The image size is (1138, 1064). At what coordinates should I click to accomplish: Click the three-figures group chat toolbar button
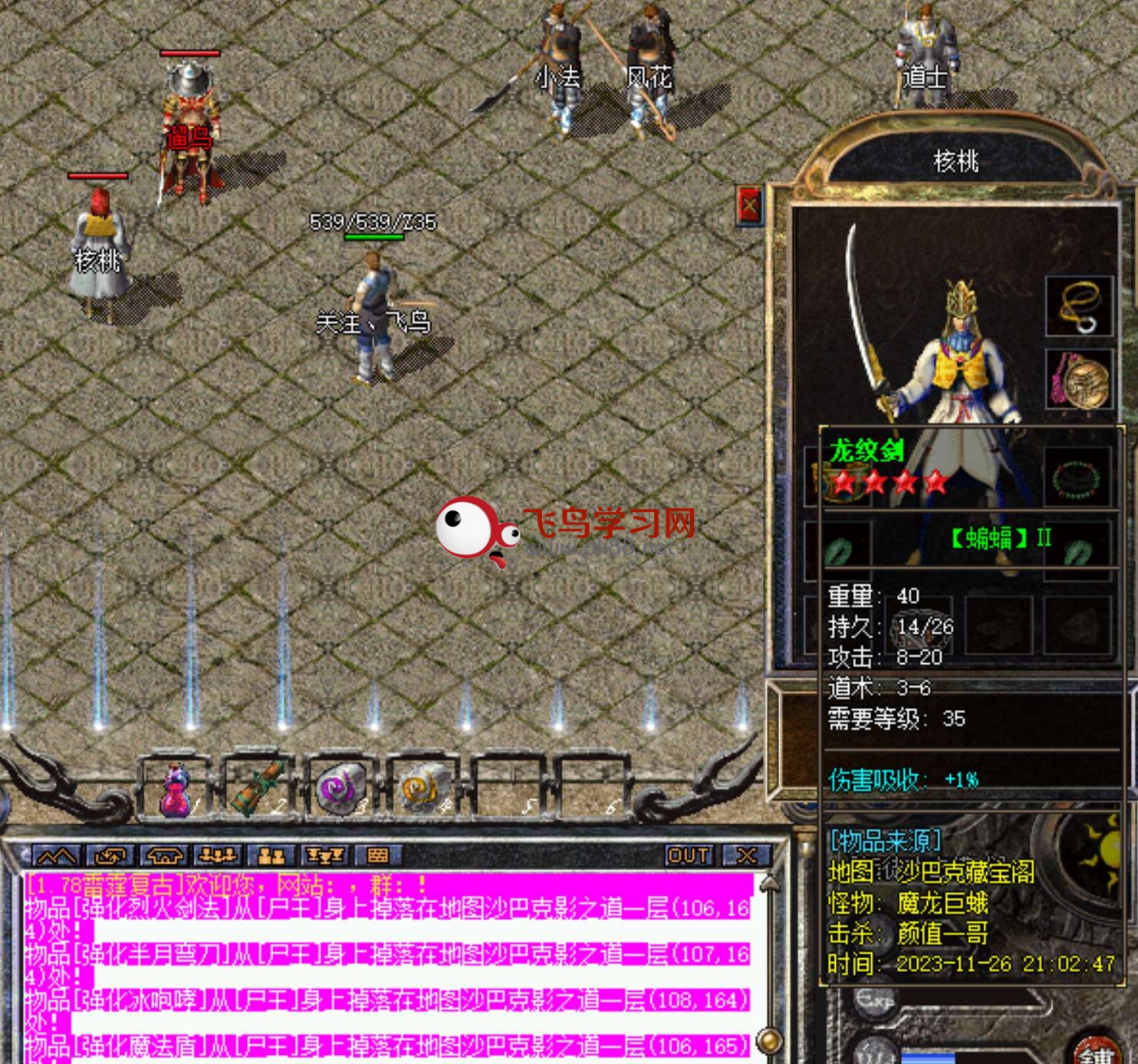coord(217,855)
